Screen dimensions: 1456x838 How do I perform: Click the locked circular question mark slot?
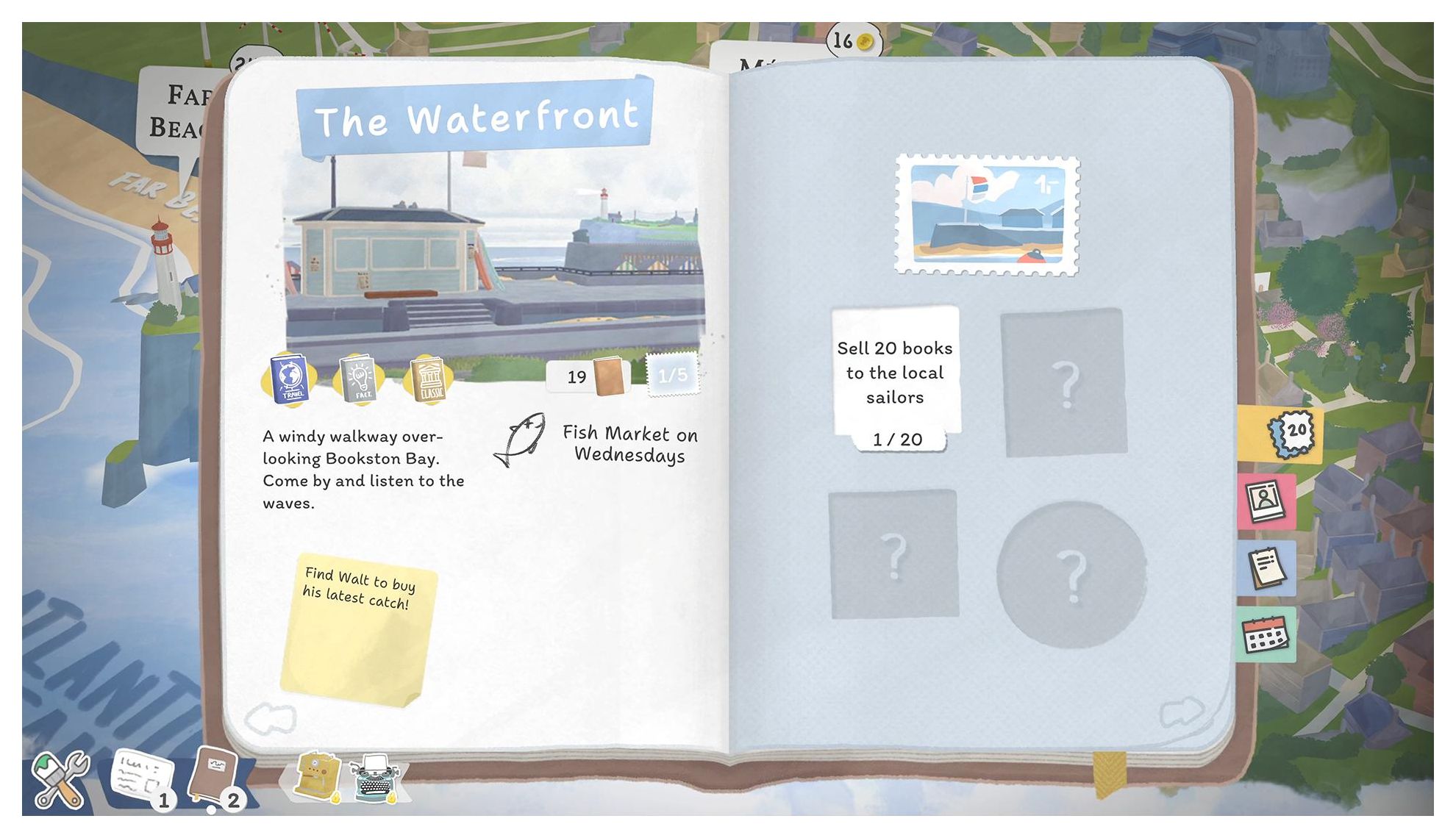coord(1071,575)
